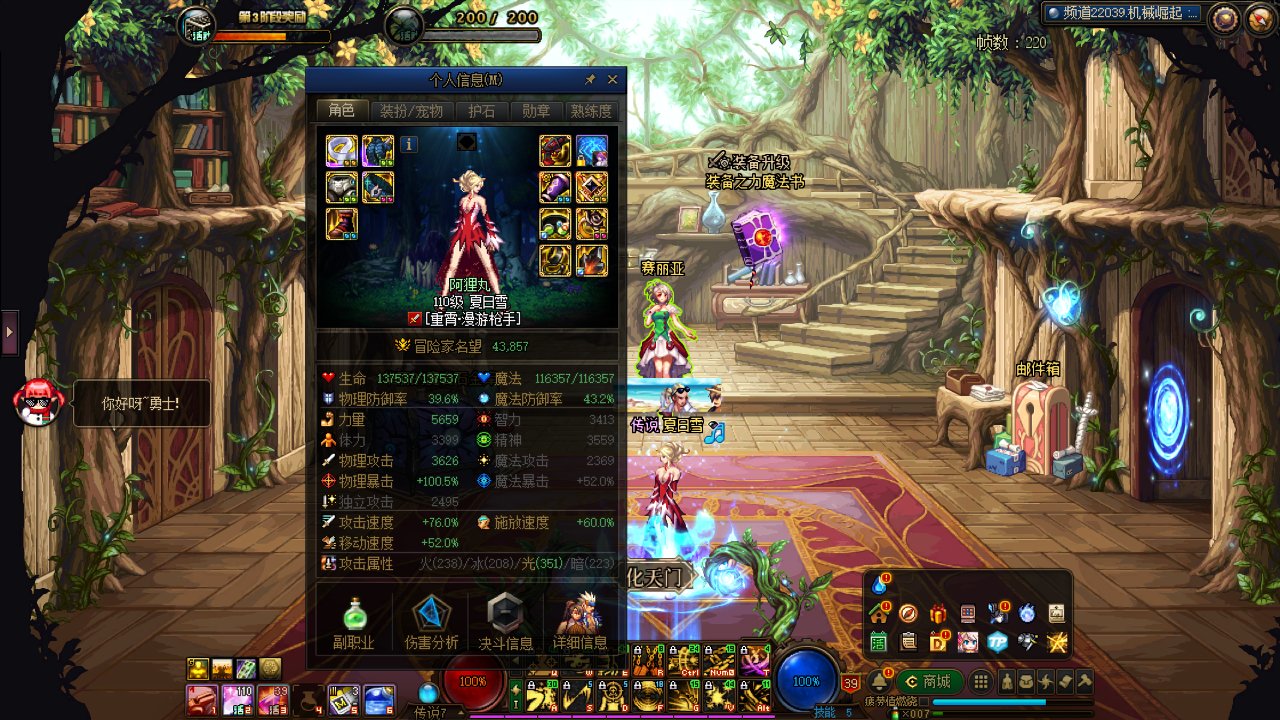The image size is (1280, 720).
Task: Show the 熟练度 tab
Action: tap(590, 111)
